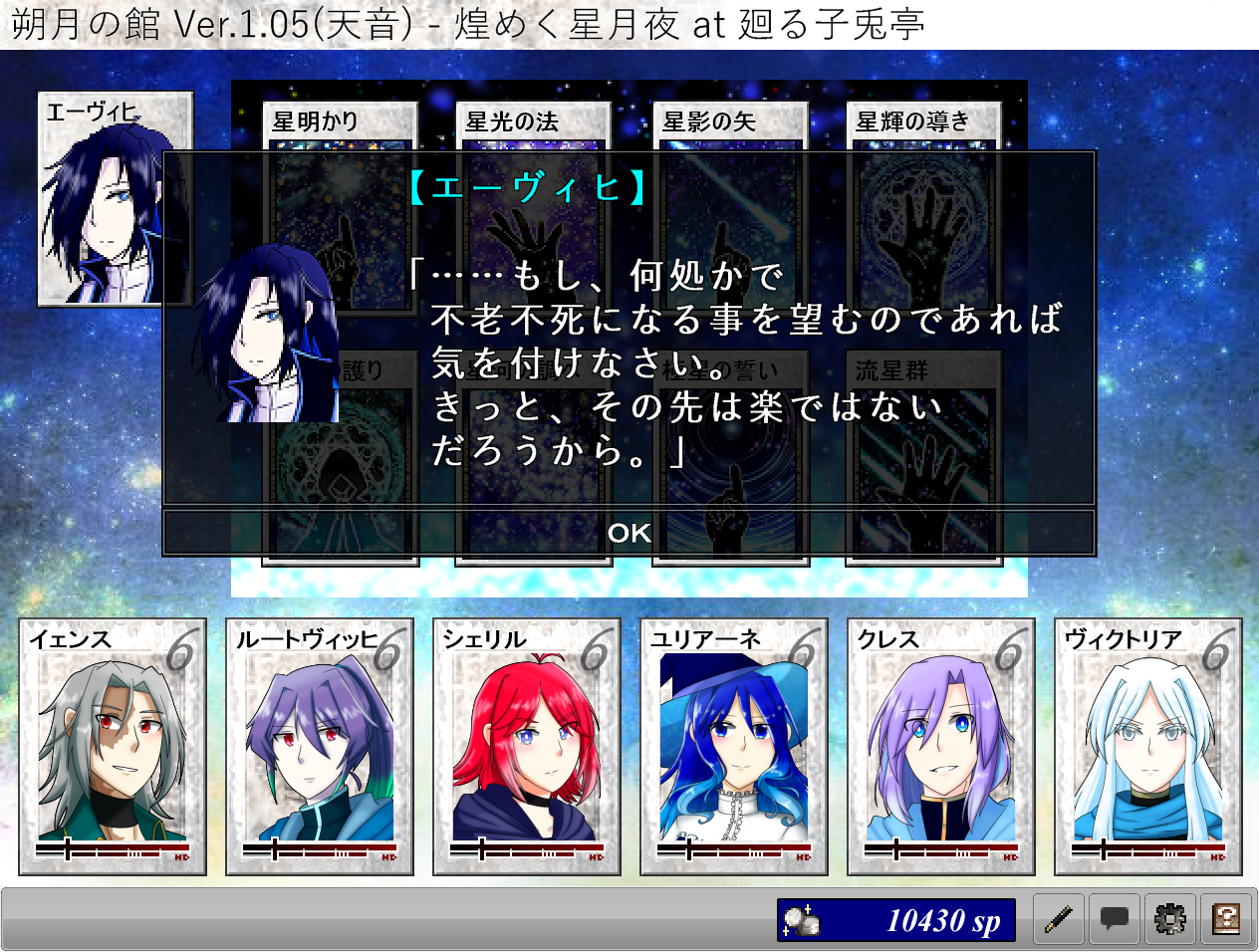Select the ヴィクトリア character card
1259x952 pixels.
(1148, 746)
